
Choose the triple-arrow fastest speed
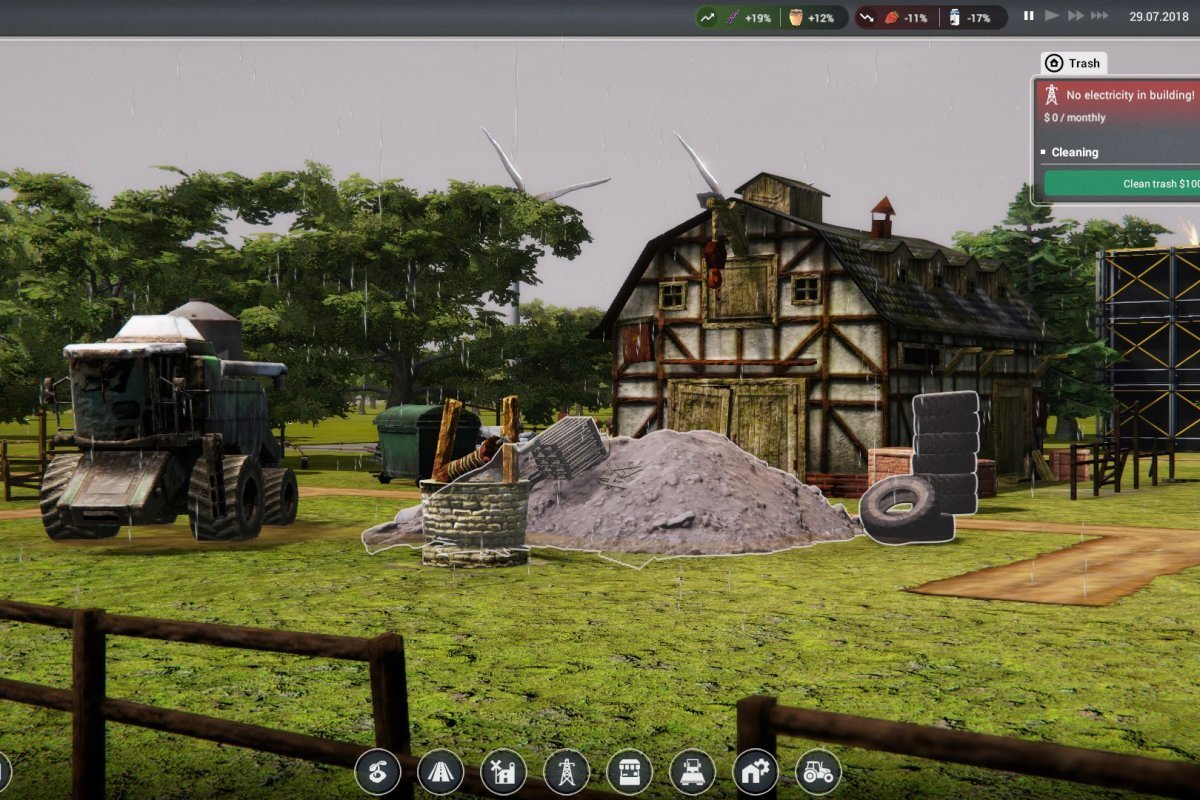pyautogui.click(x=1099, y=16)
